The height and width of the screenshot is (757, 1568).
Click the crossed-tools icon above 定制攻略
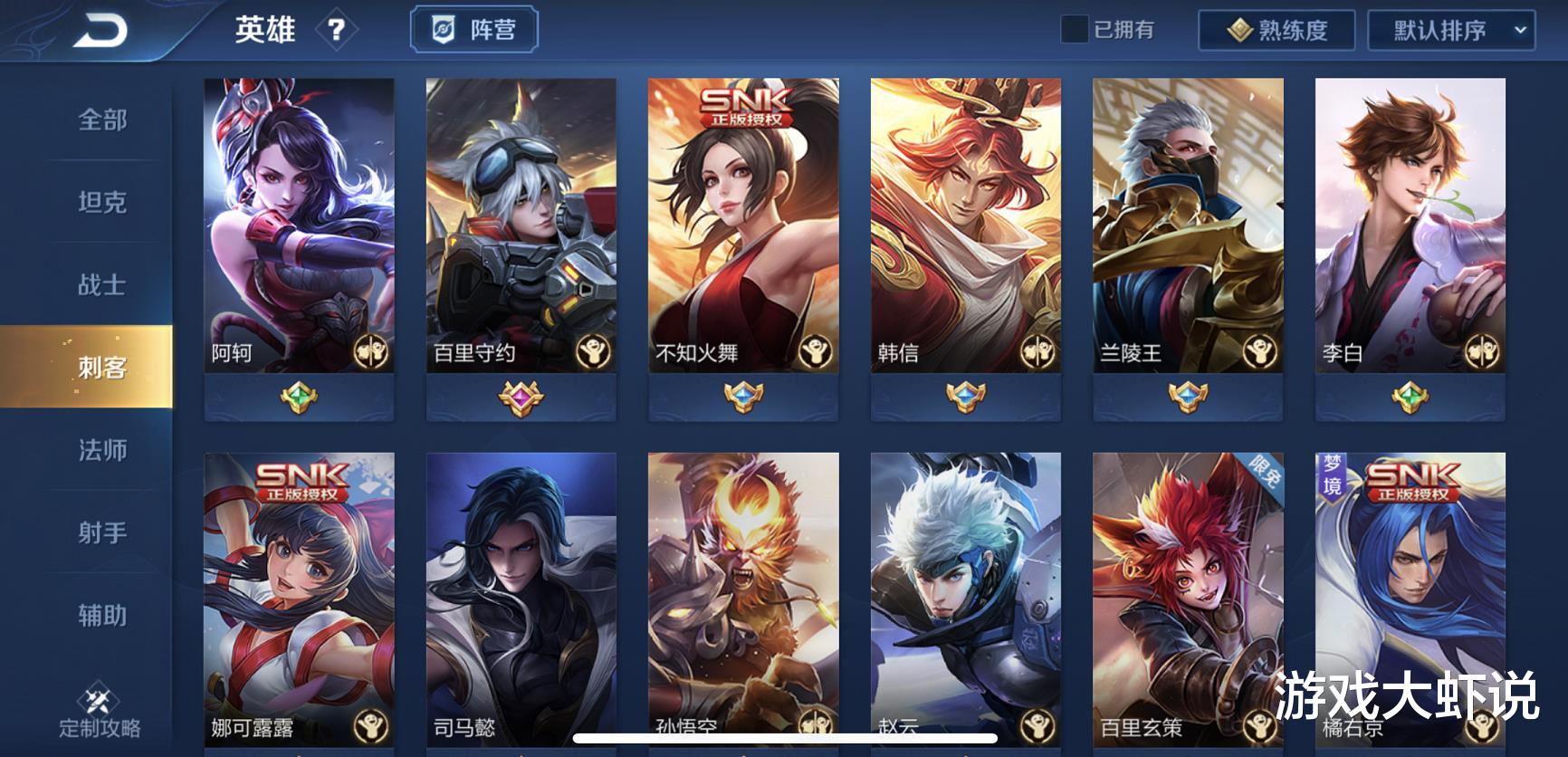[x=100, y=700]
